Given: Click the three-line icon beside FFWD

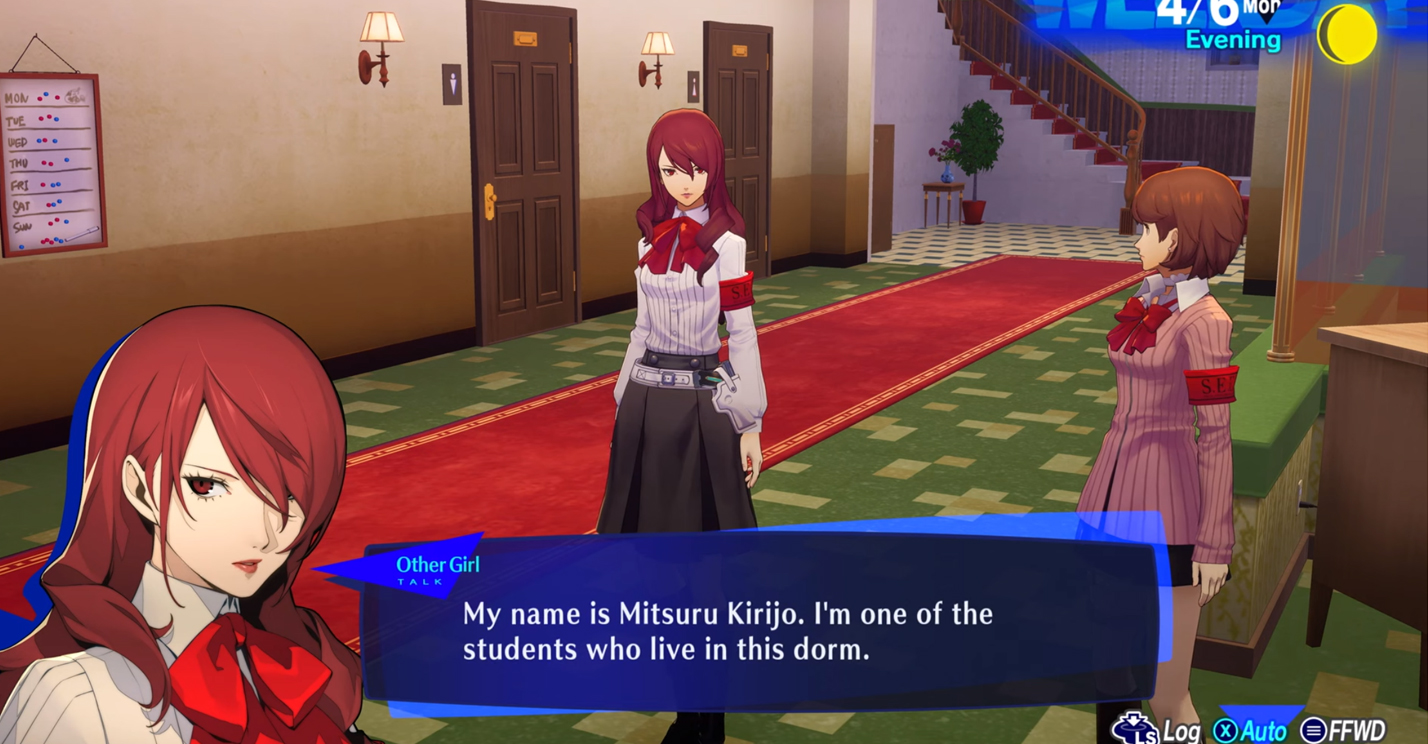Looking at the screenshot, I should 1313,728.
